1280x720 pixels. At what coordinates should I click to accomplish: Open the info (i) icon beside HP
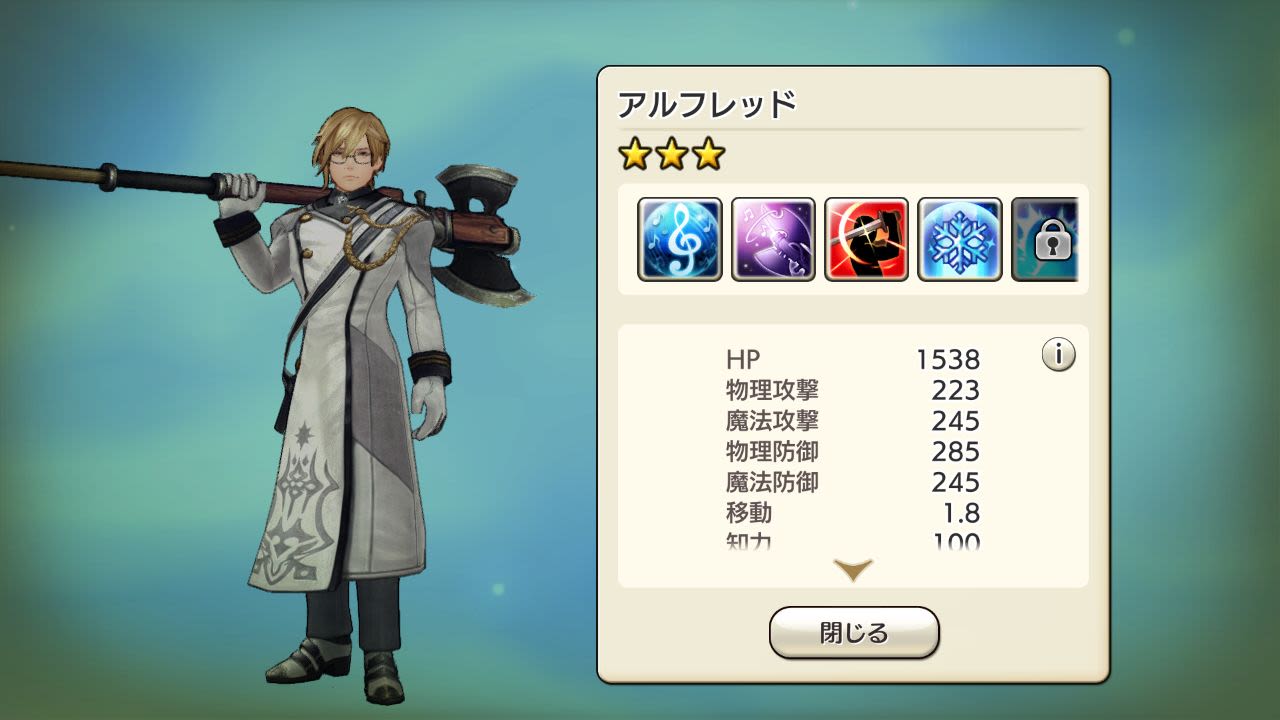click(x=1059, y=355)
